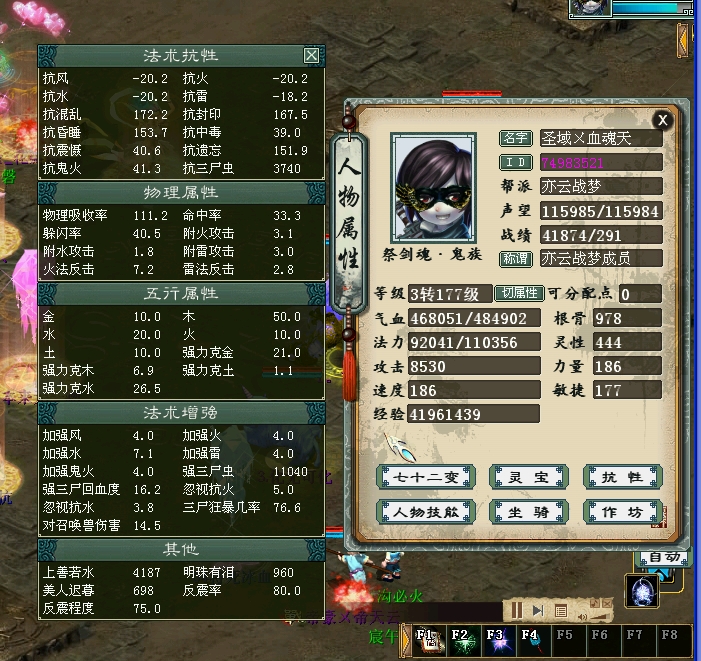Activate the F3 purple starburst skill
This screenshot has height=661, width=701.
point(495,640)
